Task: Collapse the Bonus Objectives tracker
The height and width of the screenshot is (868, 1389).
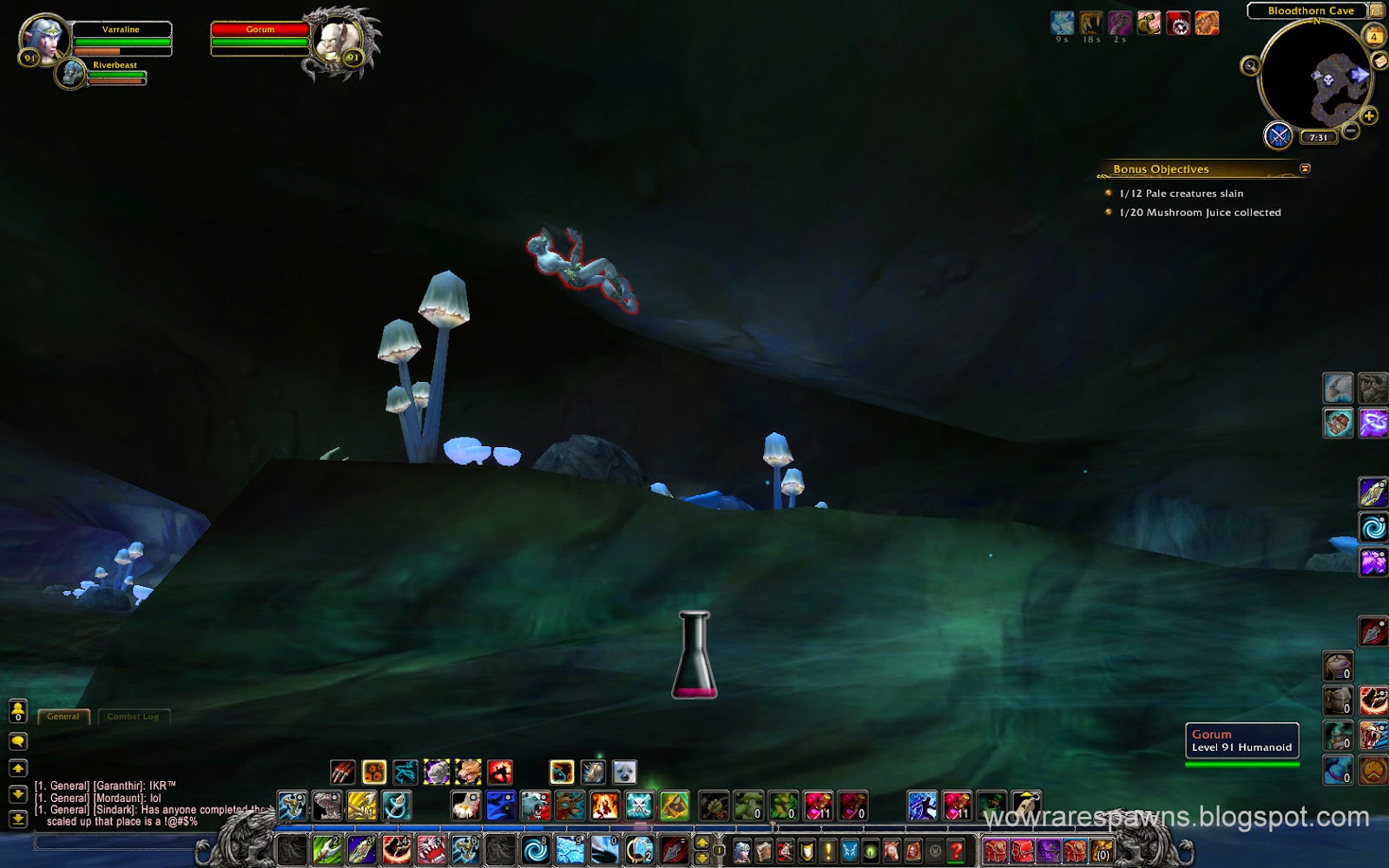Action: [x=1306, y=169]
